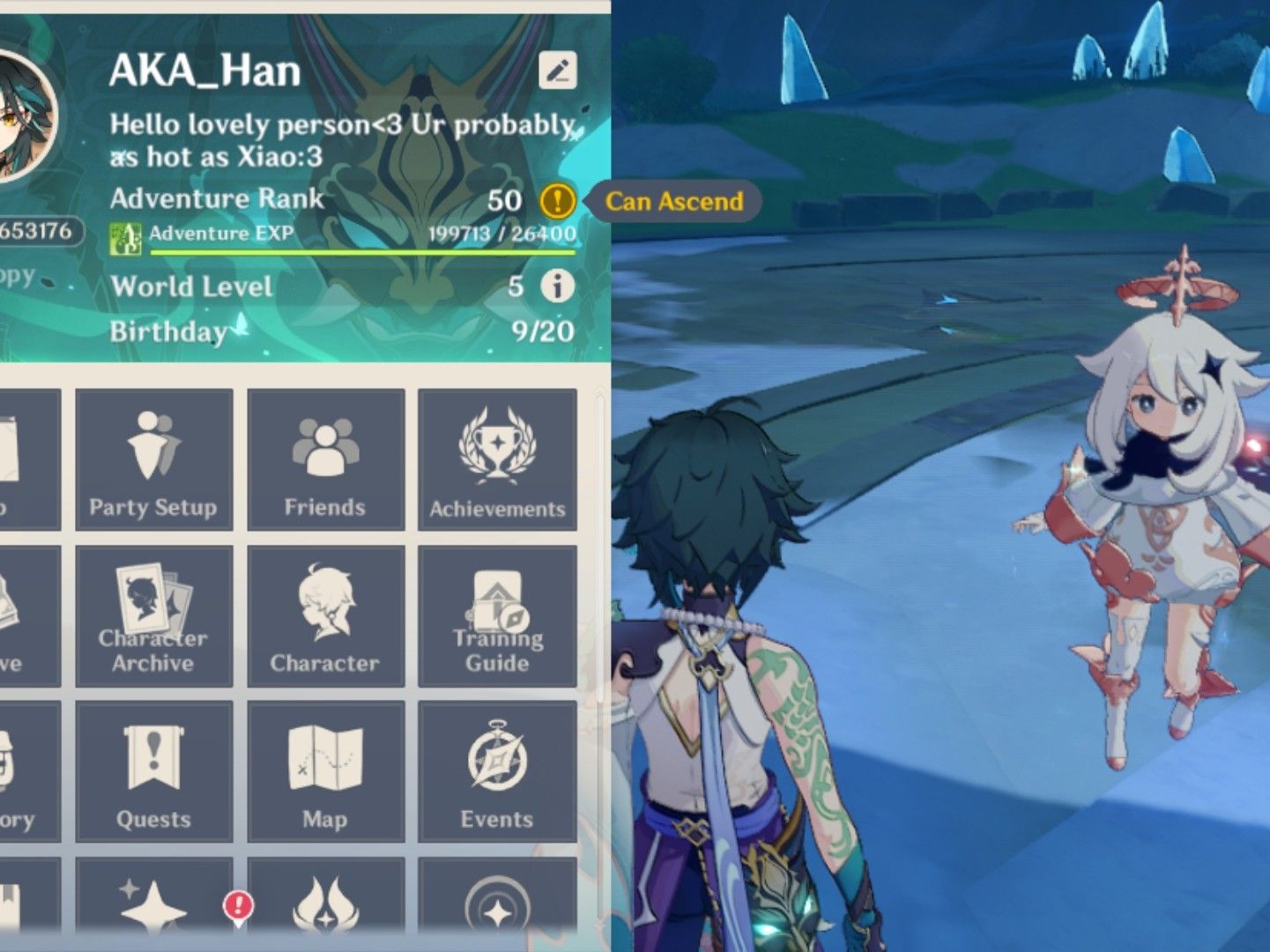View the Achievements panel
This screenshot has height=952, width=1270.
click(497, 458)
